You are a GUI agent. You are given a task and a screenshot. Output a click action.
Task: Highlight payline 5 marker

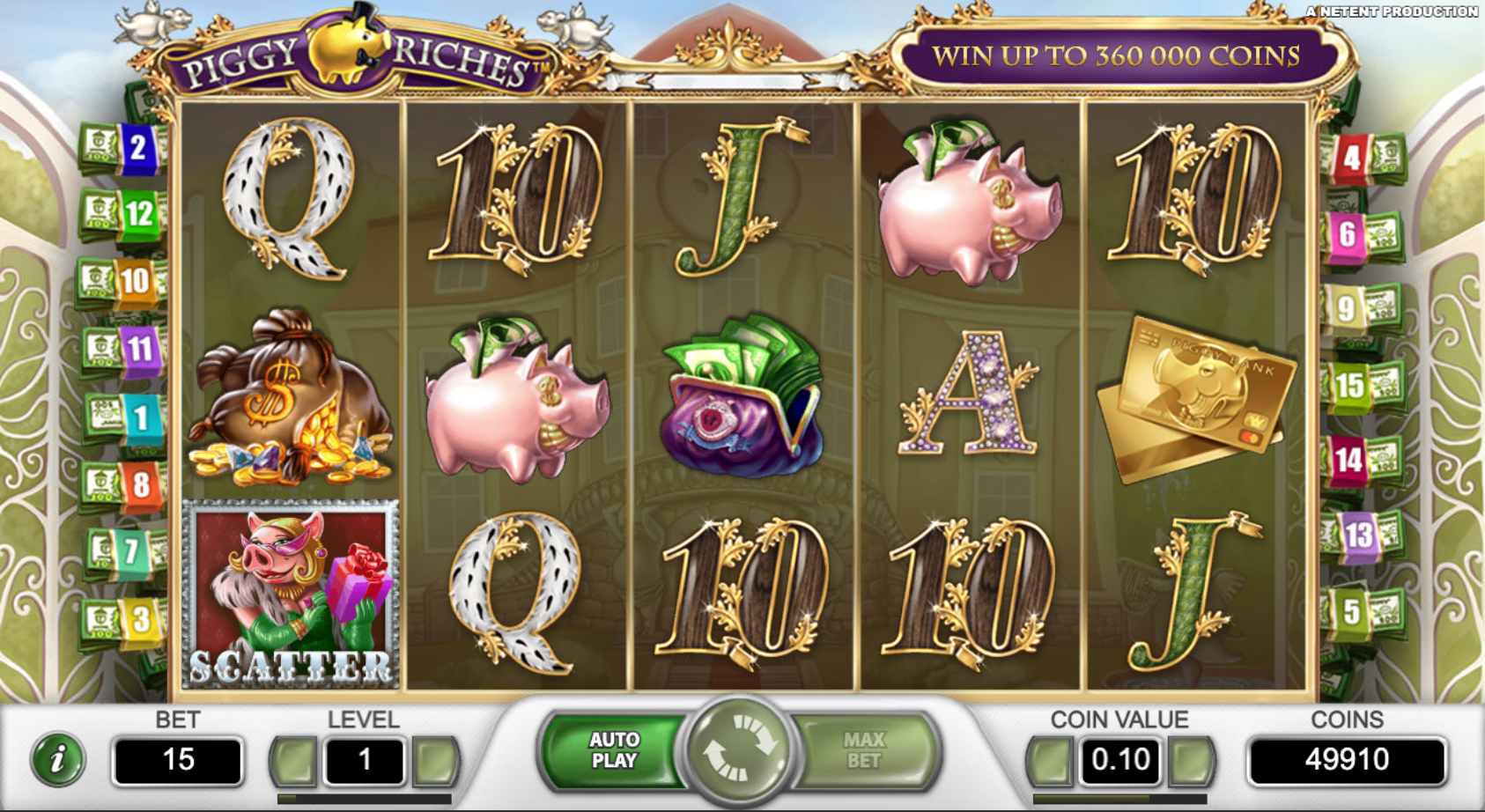[1351, 610]
